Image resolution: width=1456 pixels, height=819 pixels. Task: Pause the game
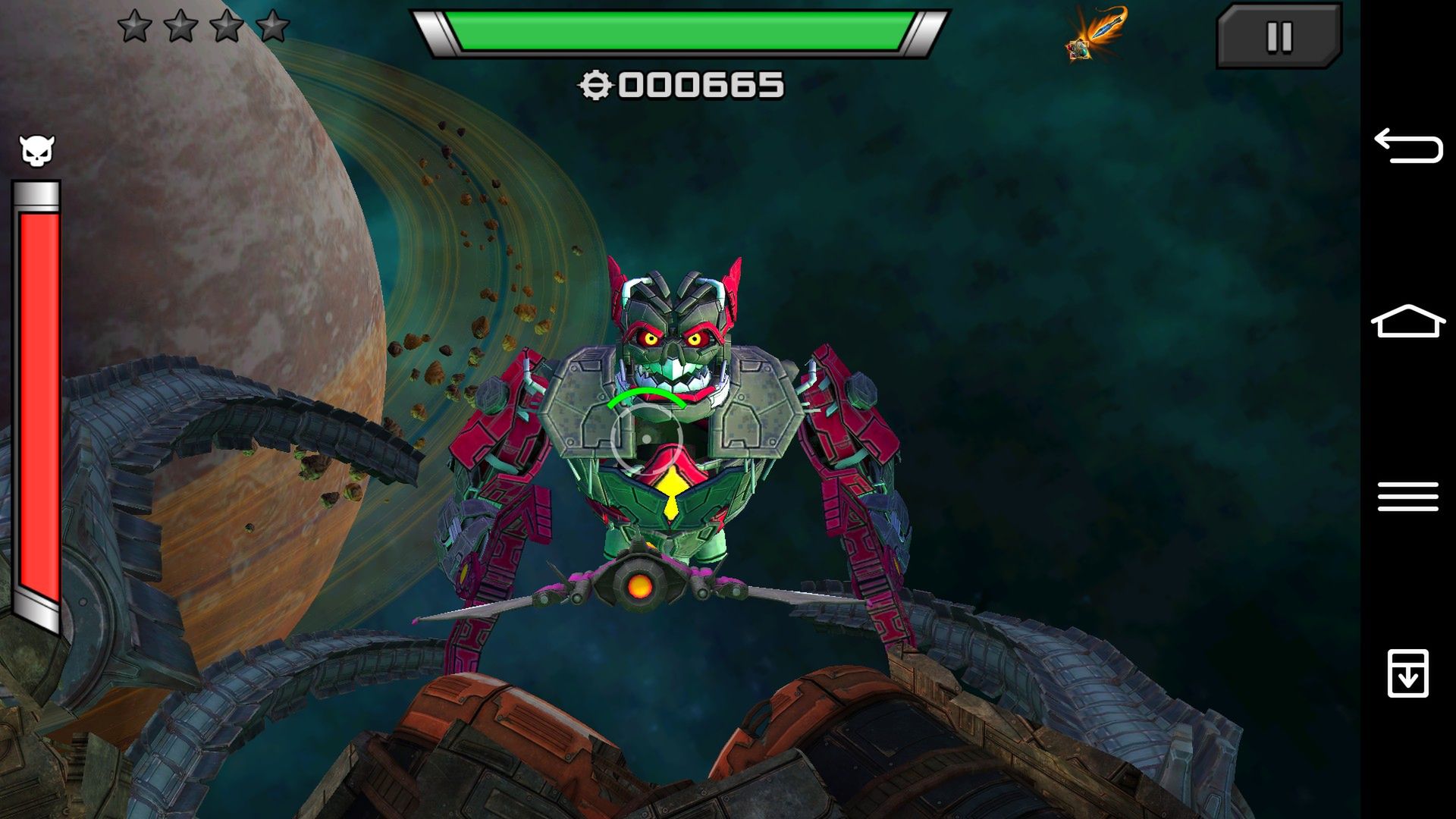tap(1279, 36)
